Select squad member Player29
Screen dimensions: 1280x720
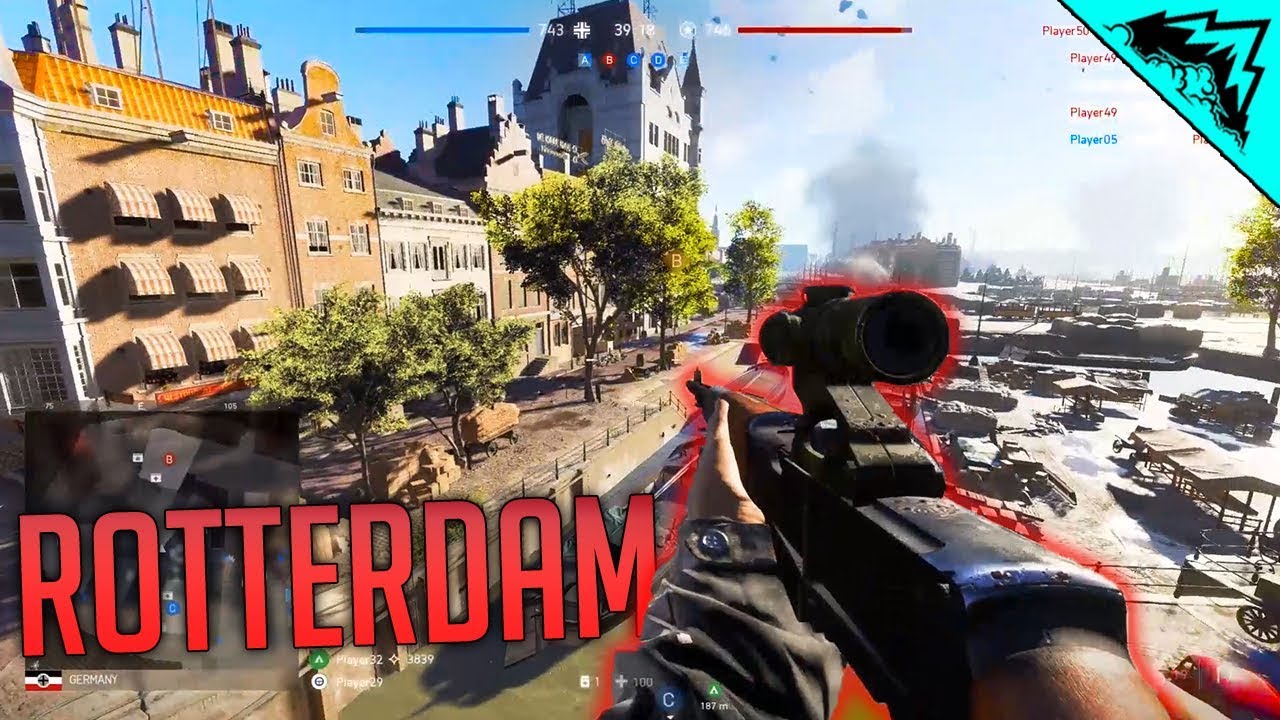click(x=359, y=682)
